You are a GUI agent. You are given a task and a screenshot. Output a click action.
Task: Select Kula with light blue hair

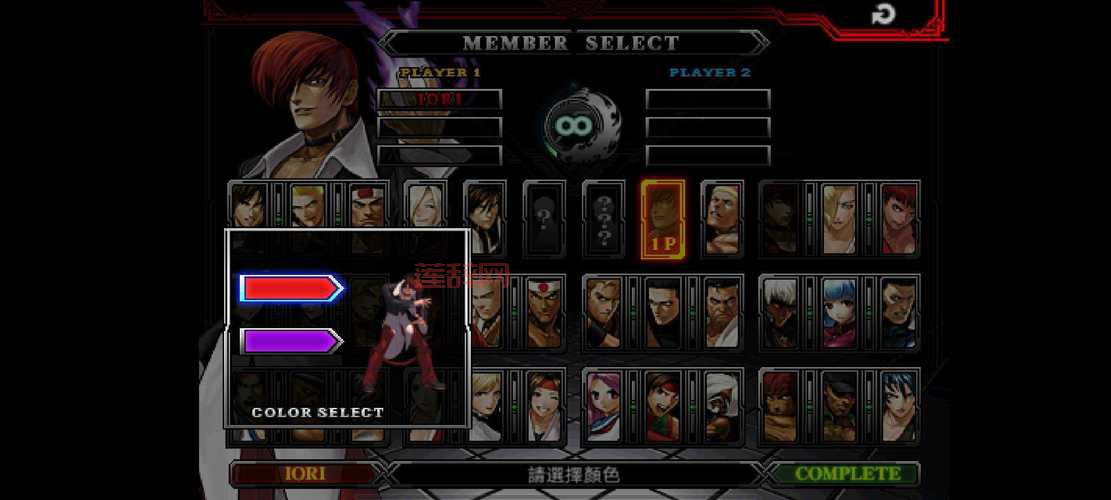coord(839,311)
